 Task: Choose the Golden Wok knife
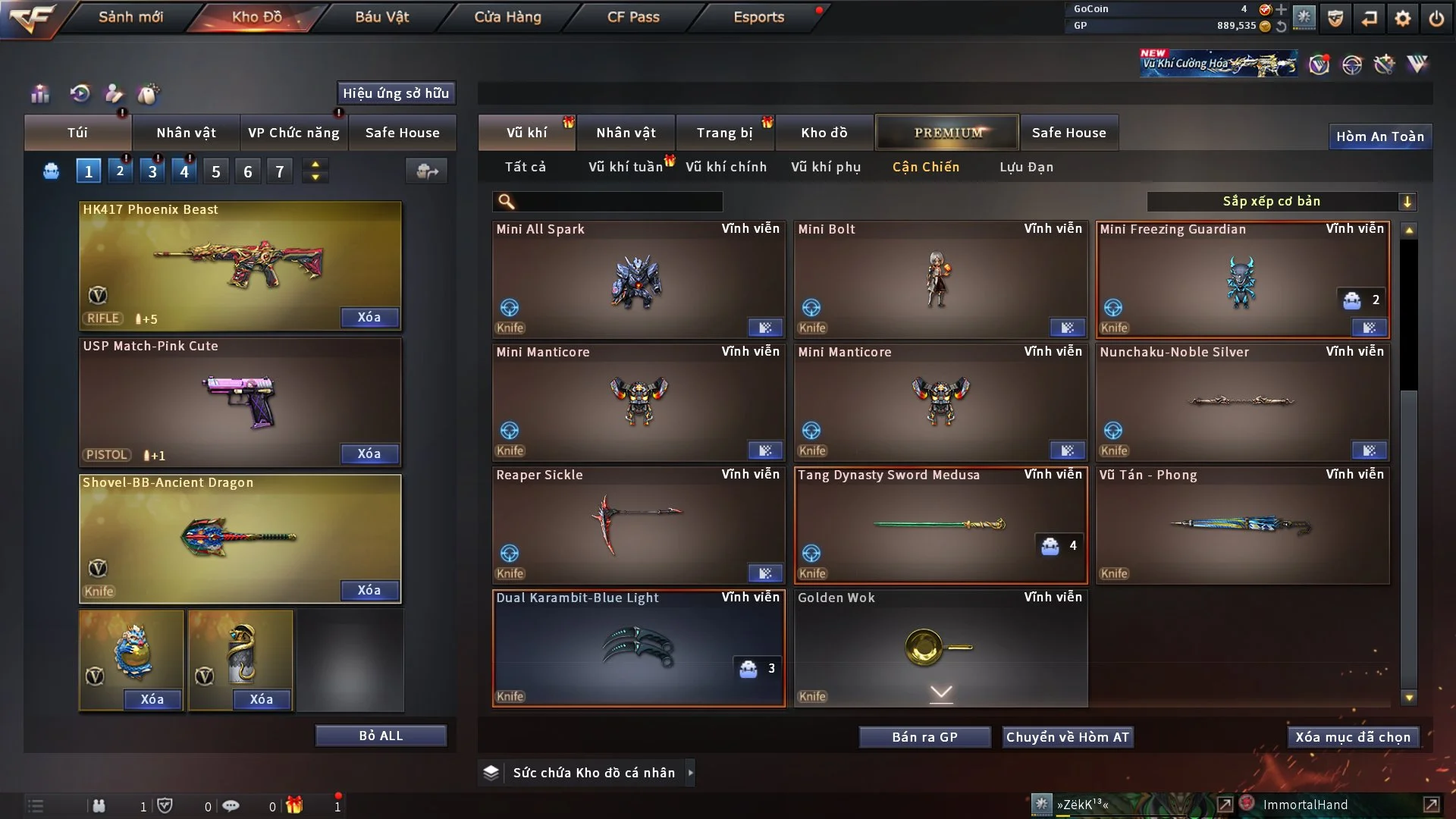click(940, 648)
